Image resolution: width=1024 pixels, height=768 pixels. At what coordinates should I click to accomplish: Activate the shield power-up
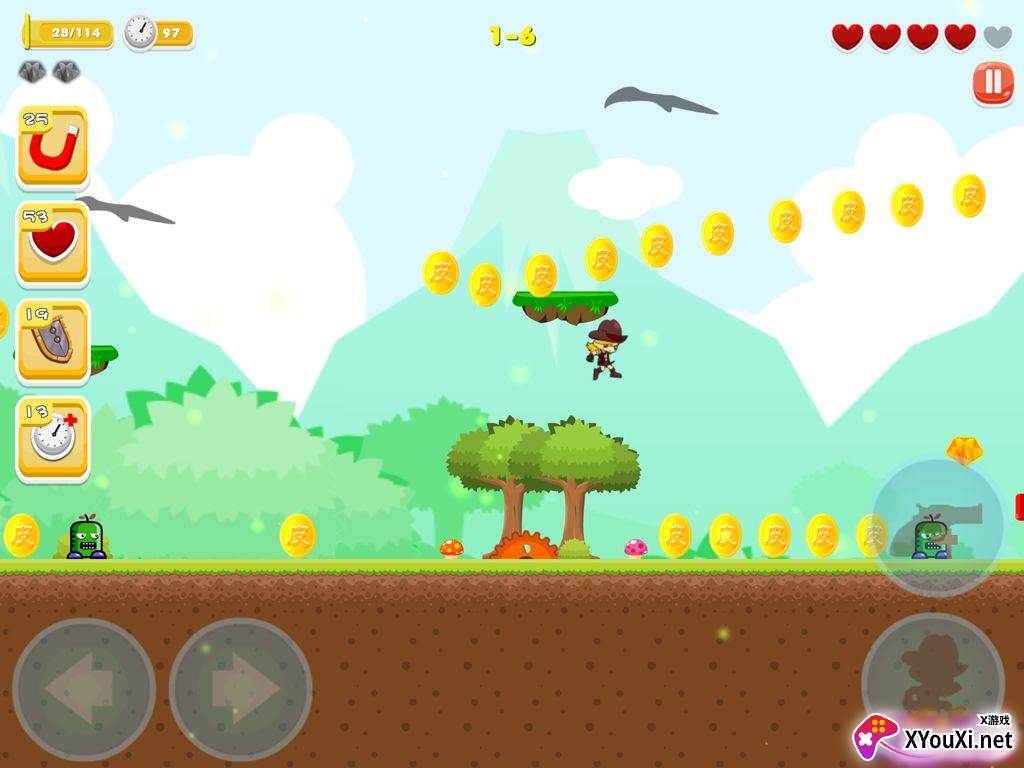(53, 341)
